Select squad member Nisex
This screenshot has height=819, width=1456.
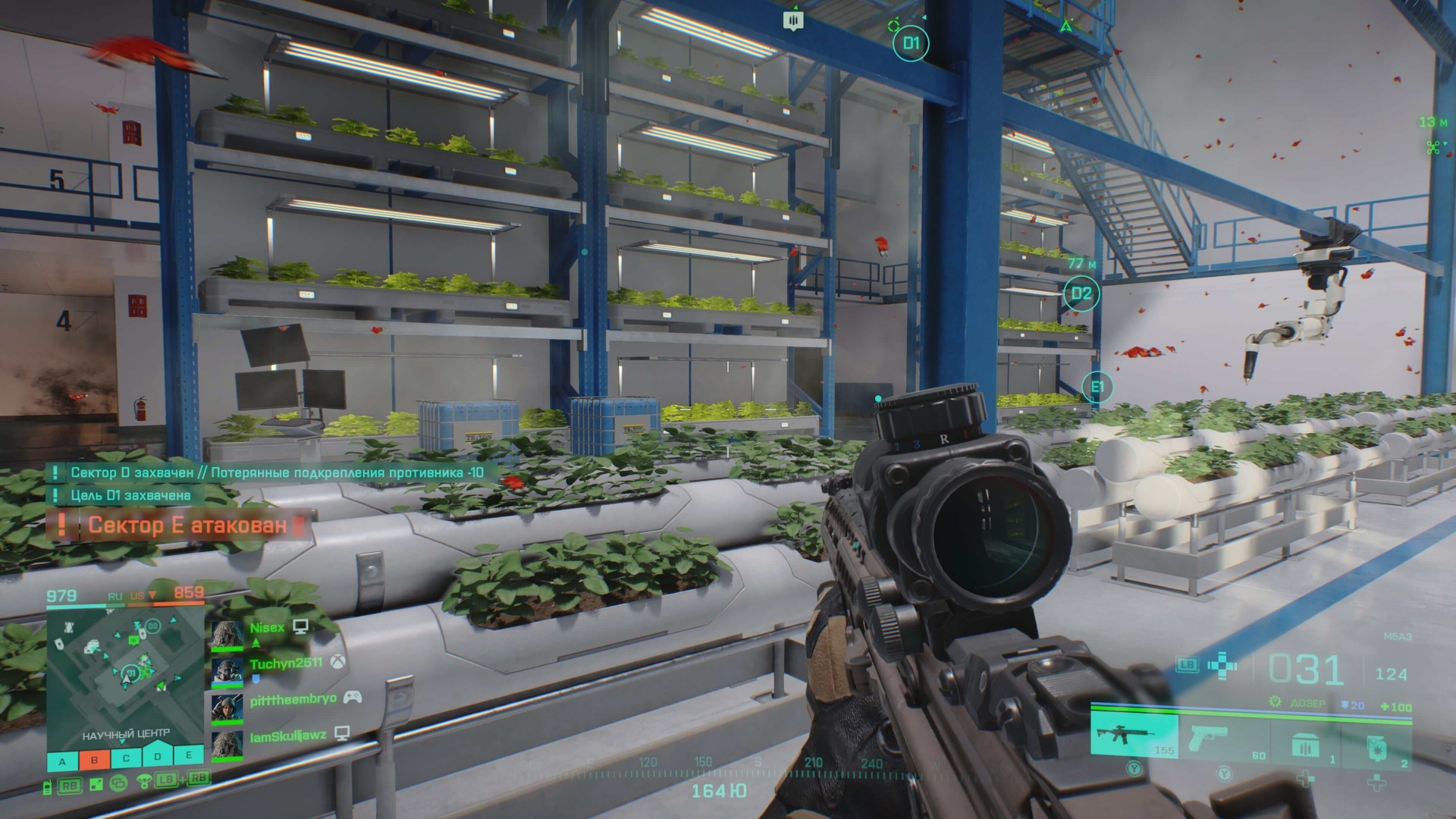pos(267,628)
